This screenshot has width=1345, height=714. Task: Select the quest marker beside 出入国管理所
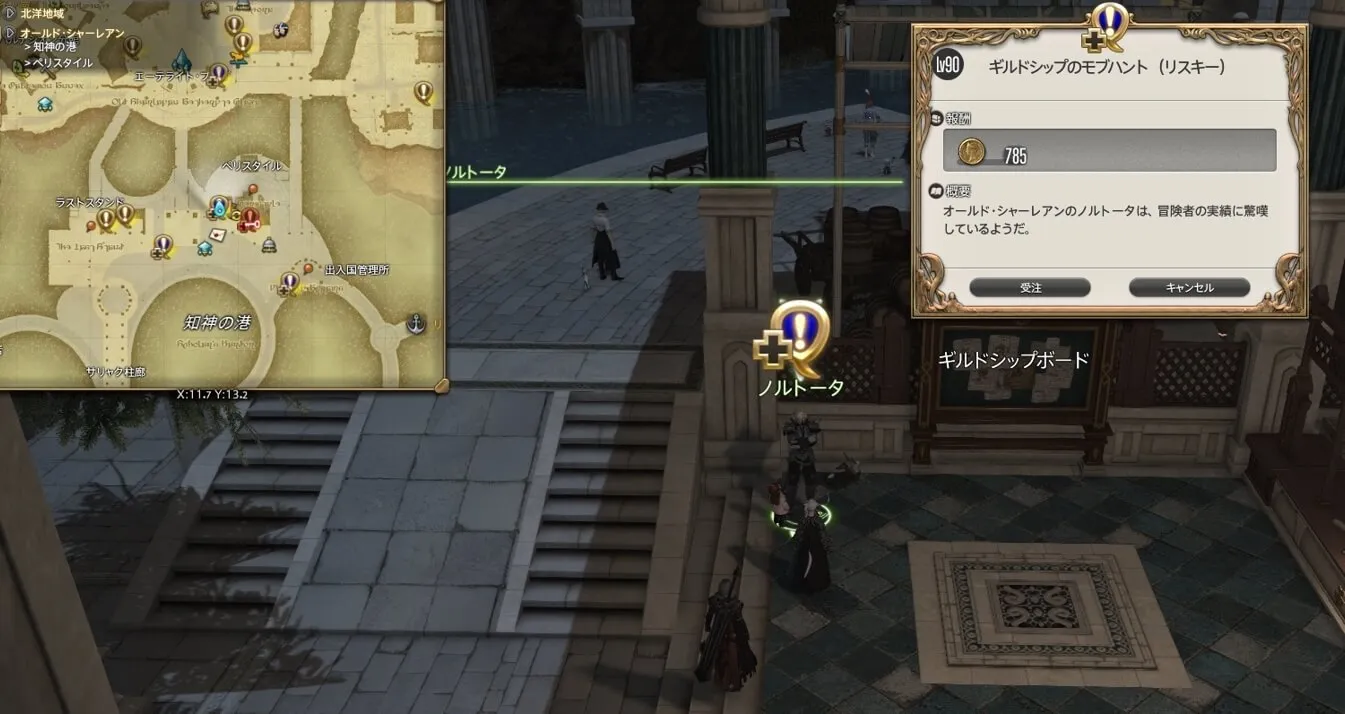click(290, 282)
